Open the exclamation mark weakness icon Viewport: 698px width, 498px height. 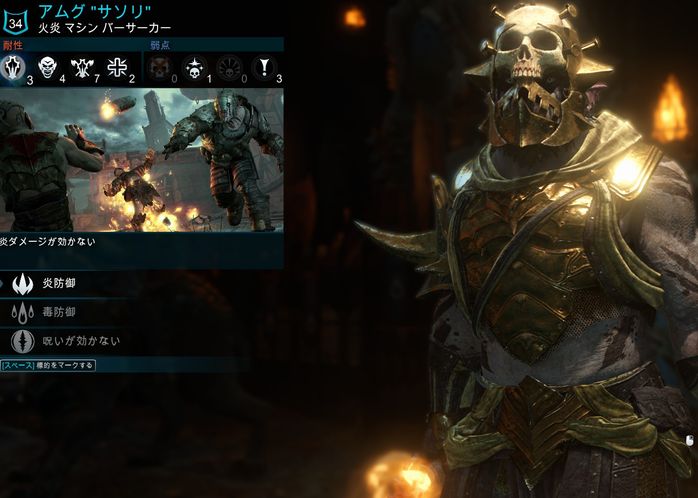pyautogui.click(x=263, y=68)
